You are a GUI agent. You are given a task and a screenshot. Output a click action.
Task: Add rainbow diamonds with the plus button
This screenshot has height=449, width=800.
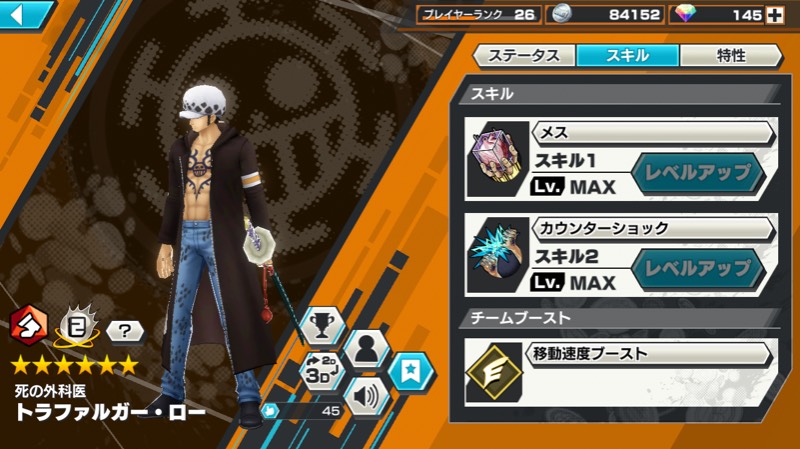773,14
